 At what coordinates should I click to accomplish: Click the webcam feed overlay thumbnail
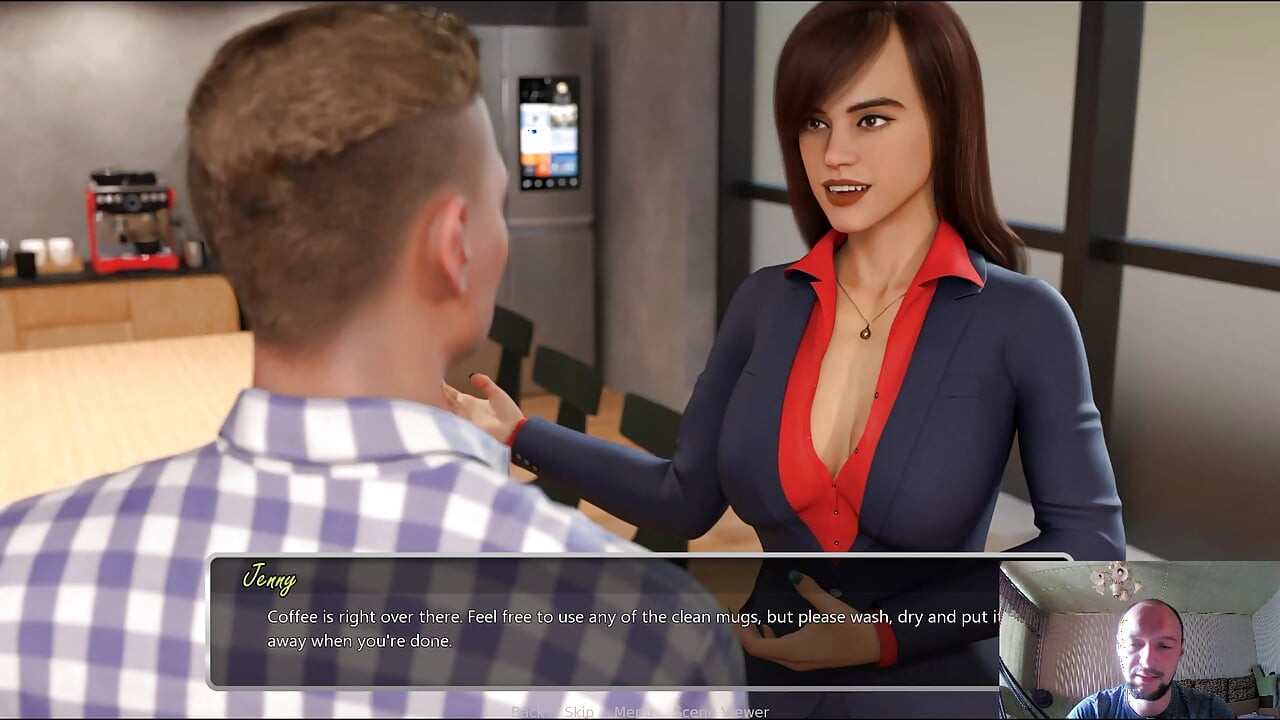click(1140, 640)
